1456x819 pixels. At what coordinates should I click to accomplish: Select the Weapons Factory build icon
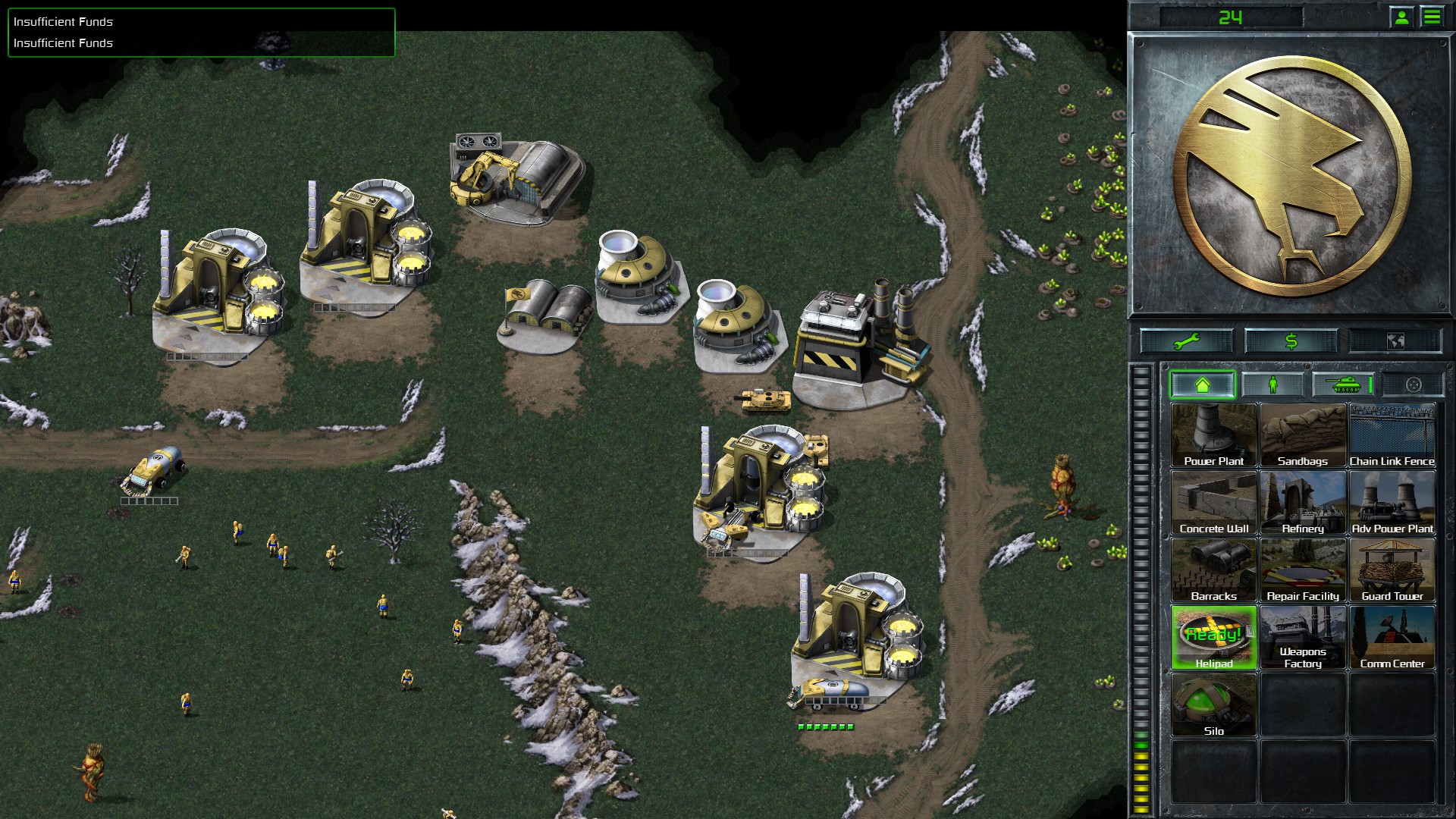pyautogui.click(x=1303, y=637)
